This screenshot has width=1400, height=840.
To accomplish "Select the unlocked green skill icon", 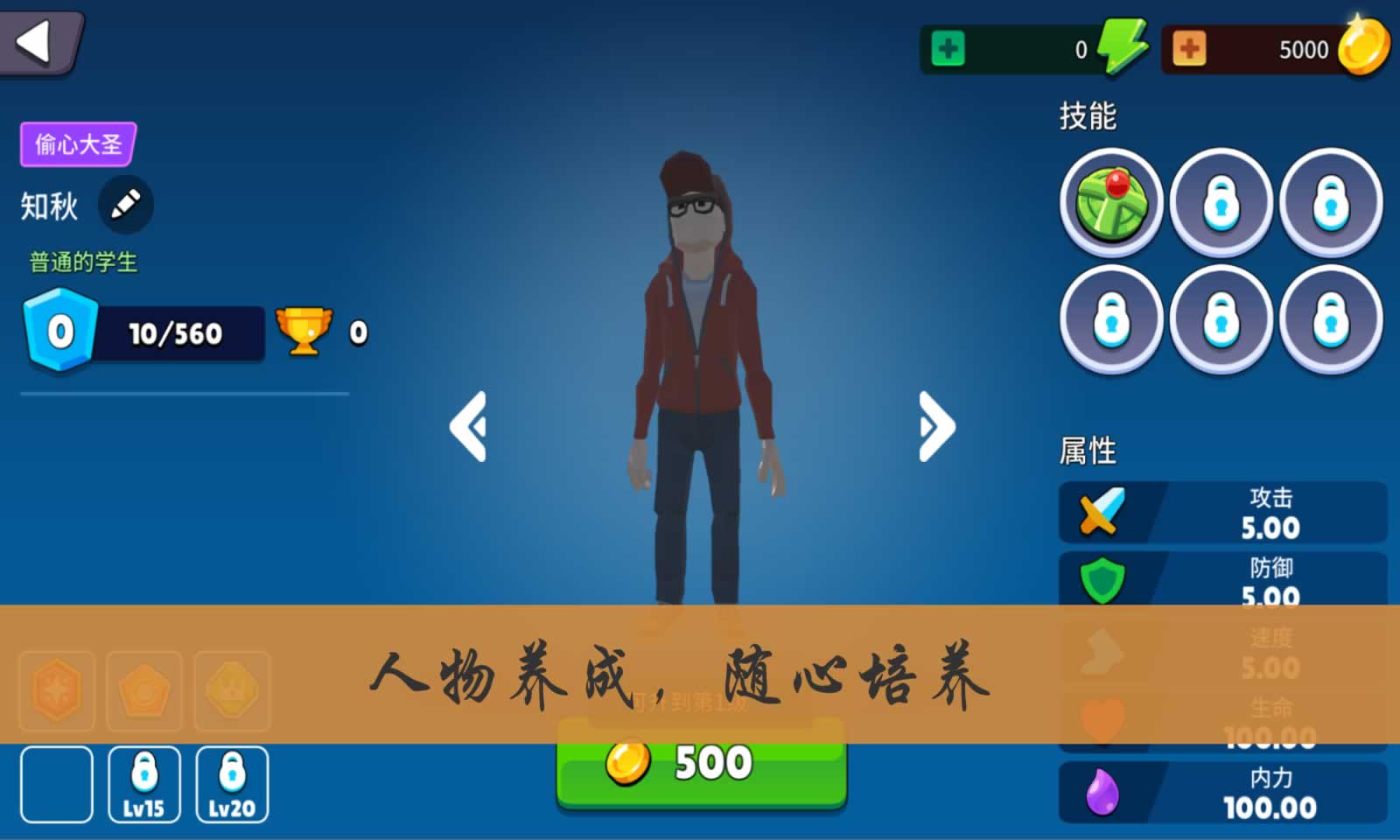I will click(1111, 201).
